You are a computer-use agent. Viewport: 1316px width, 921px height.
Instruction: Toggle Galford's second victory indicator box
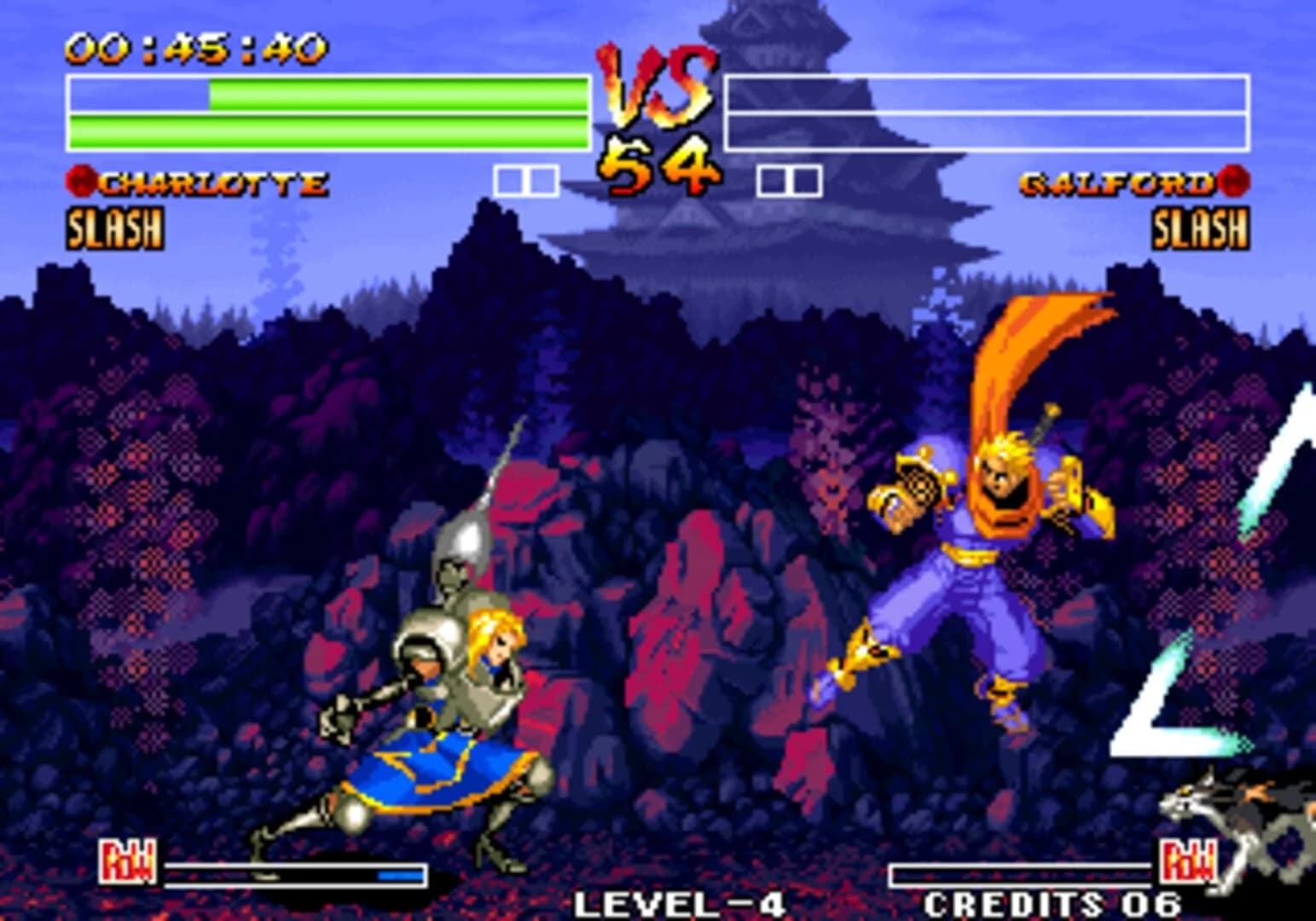point(803,179)
